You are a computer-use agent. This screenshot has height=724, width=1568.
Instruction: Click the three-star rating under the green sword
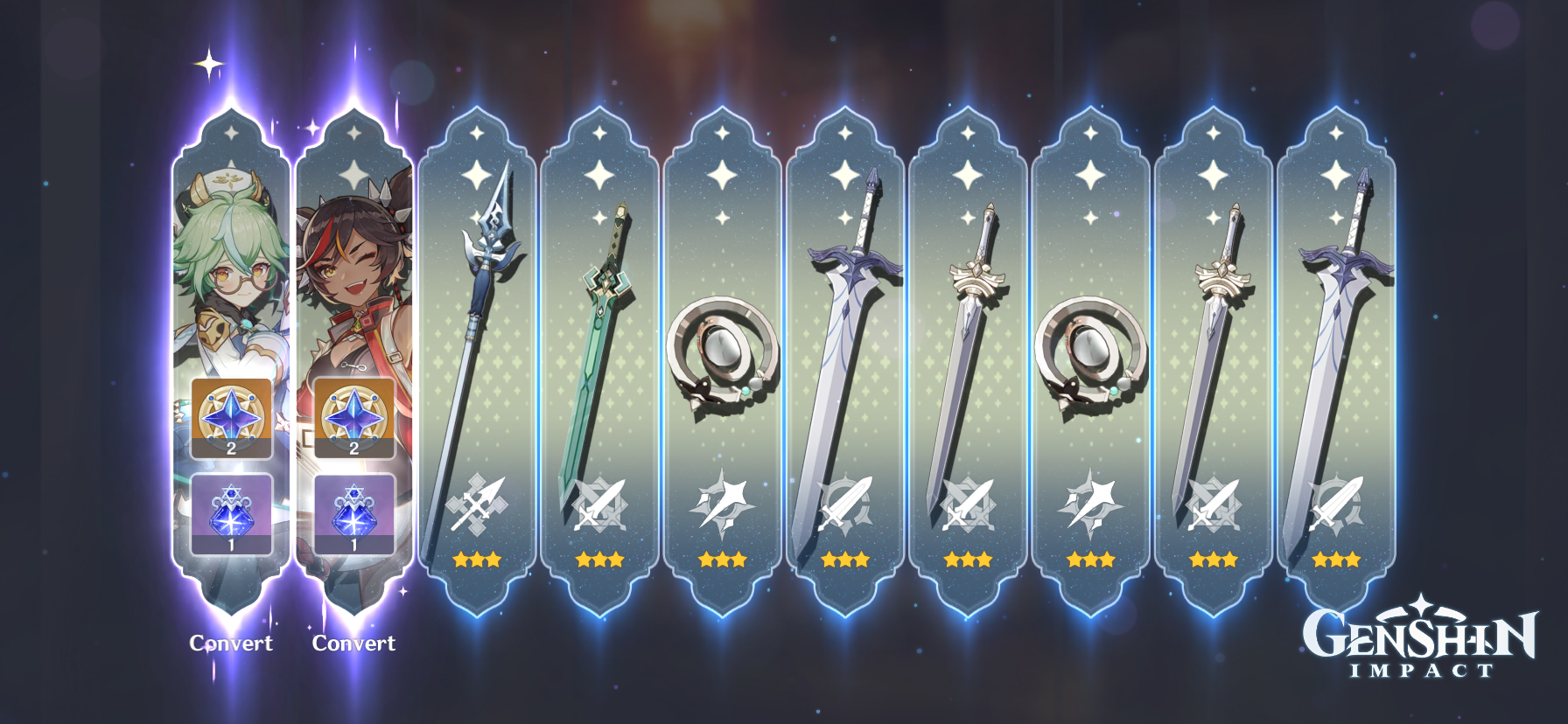tap(600, 560)
